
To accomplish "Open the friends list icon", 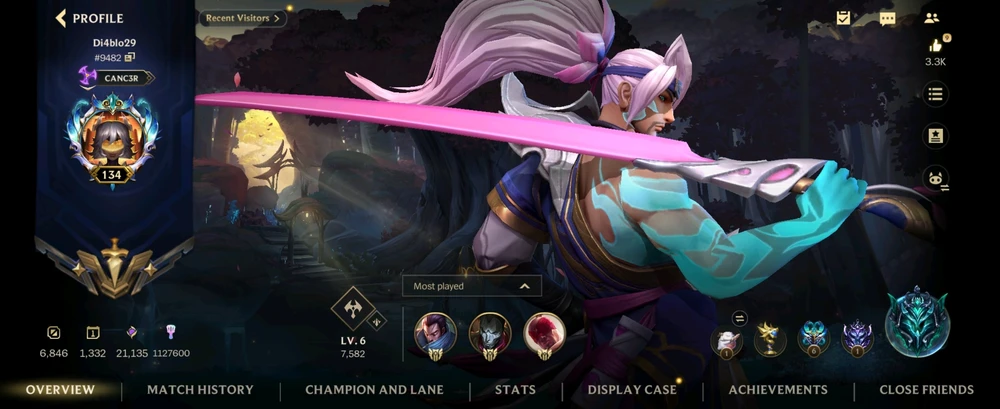I will tap(932, 18).
